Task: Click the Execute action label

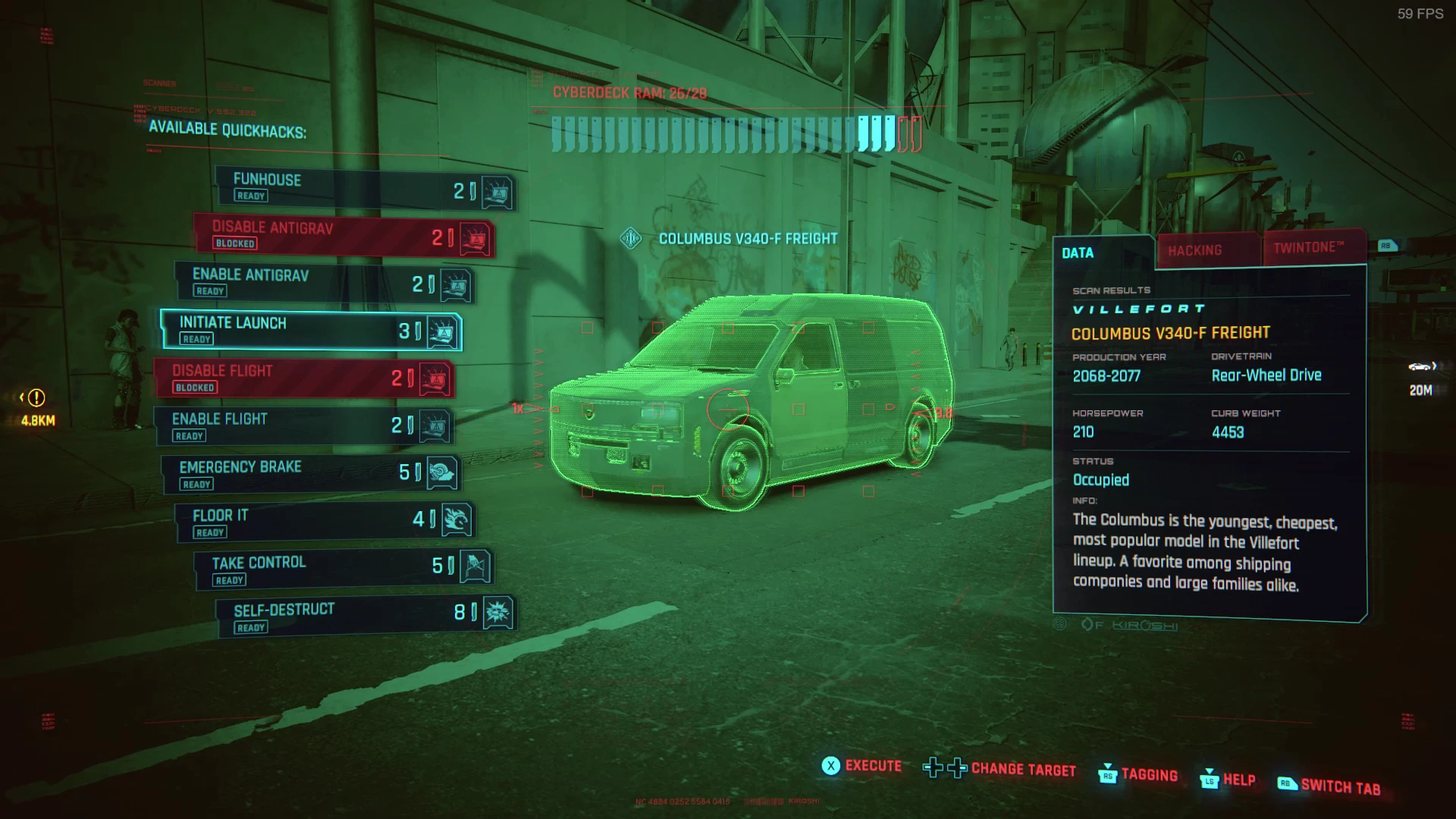Action: click(x=873, y=766)
